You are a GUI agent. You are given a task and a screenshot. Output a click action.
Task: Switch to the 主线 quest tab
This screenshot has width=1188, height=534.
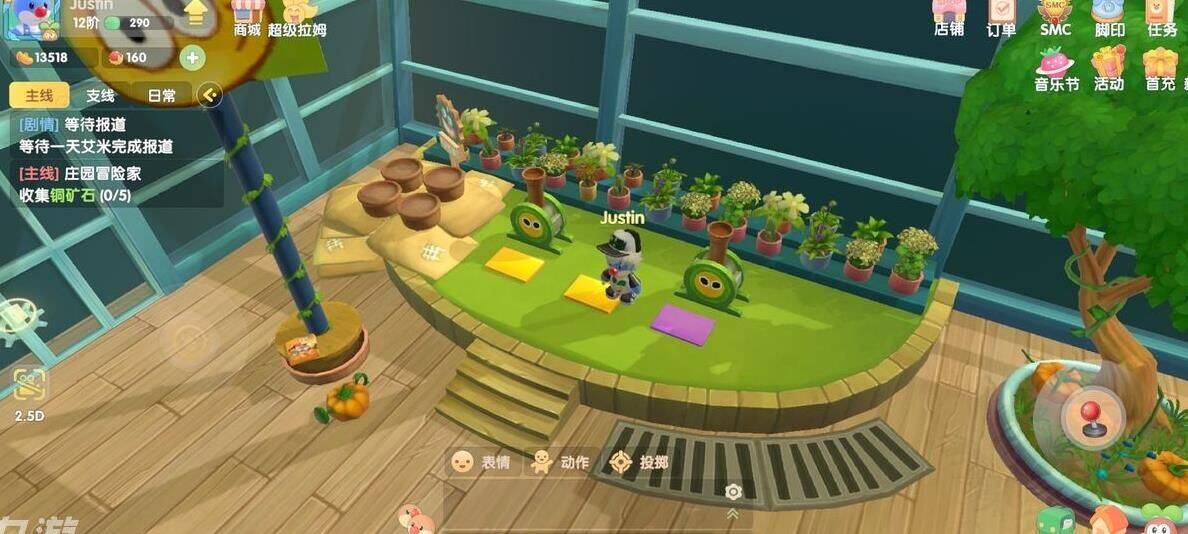[x=39, y=96]
